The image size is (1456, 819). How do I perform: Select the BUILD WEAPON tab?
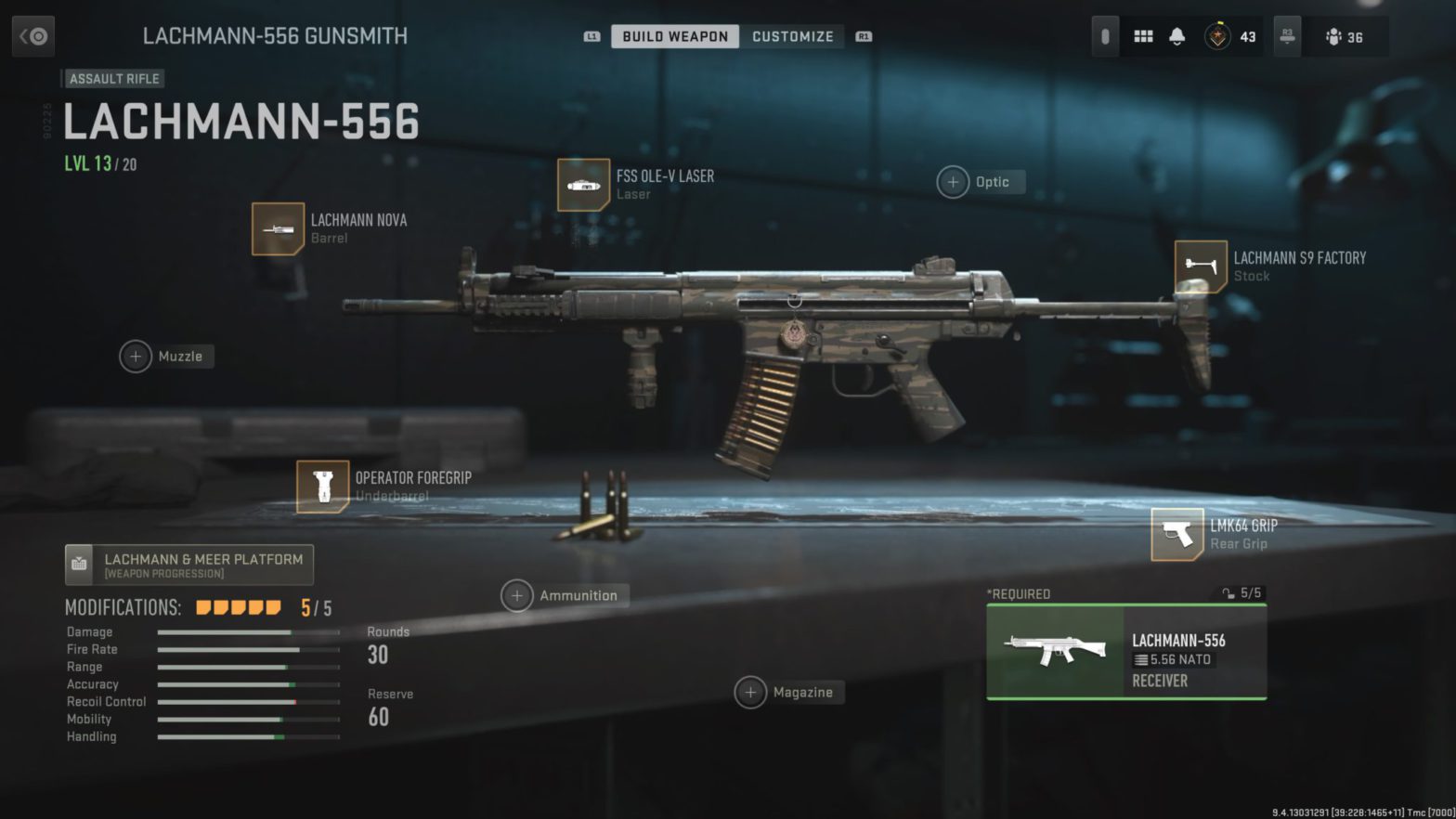pos(675,36)
